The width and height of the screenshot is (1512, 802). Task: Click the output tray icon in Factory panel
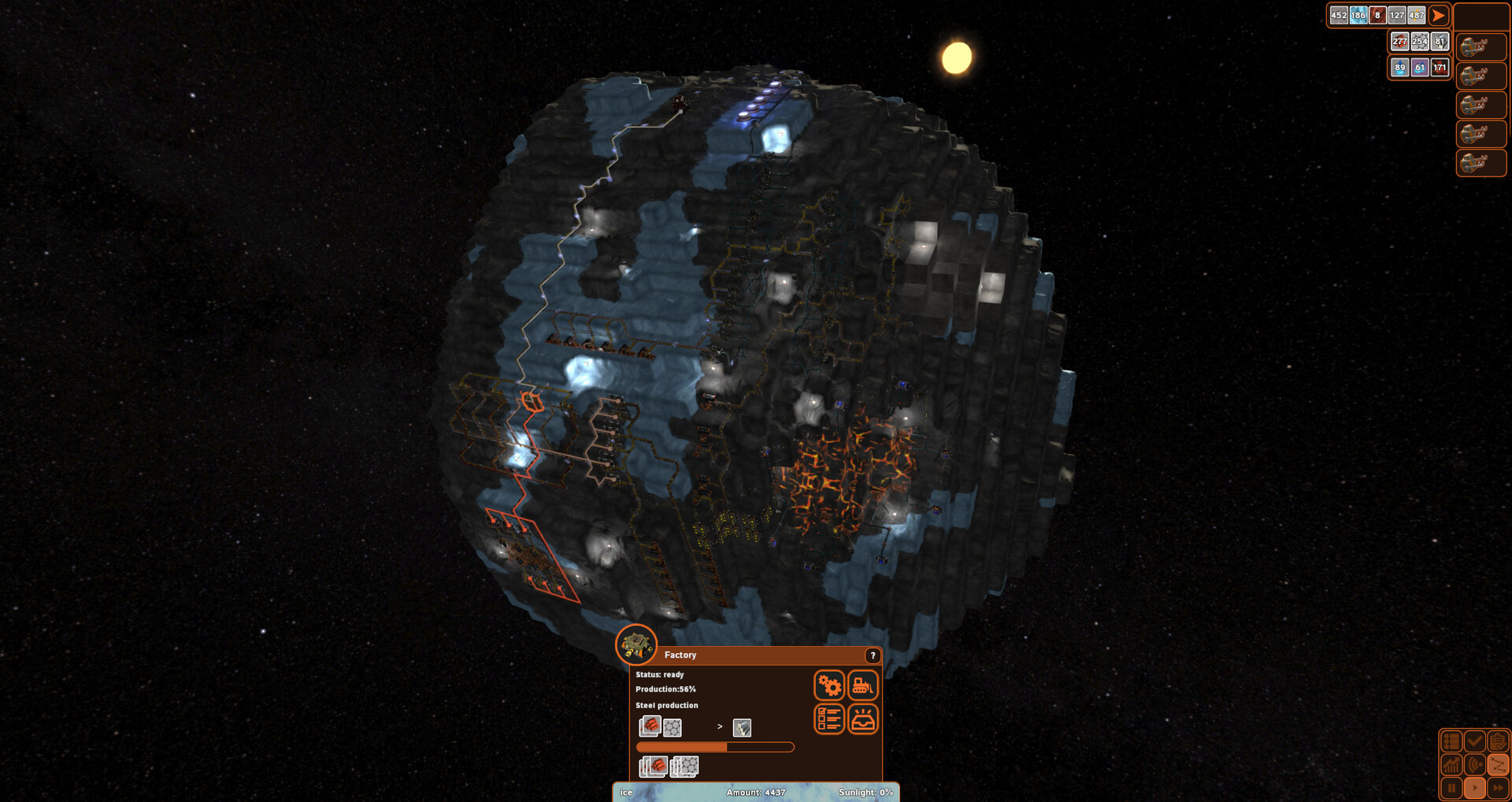point(863,718)
